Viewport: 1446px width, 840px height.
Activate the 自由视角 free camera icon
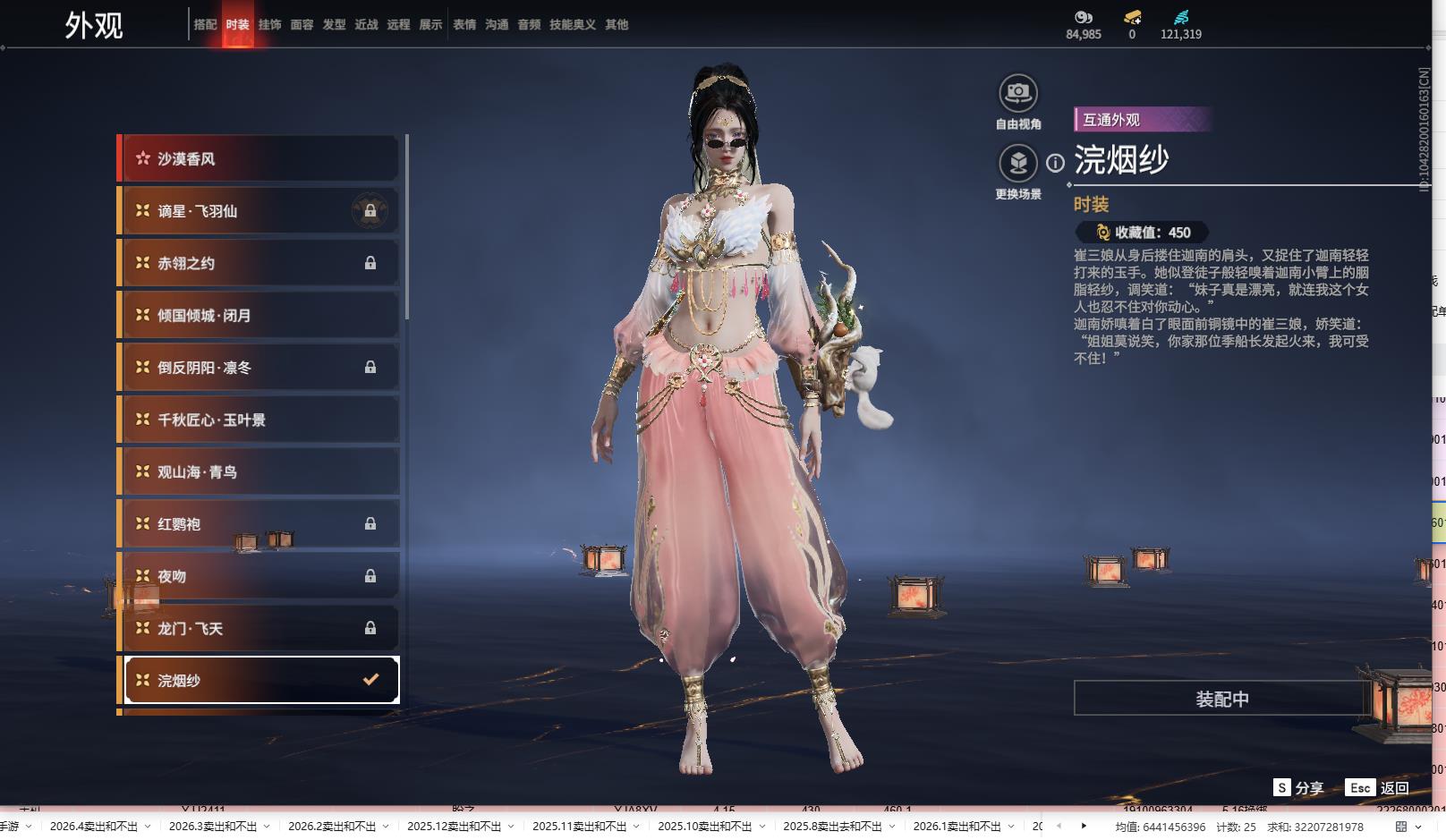pyautogui.click(x=1017, y=93)
